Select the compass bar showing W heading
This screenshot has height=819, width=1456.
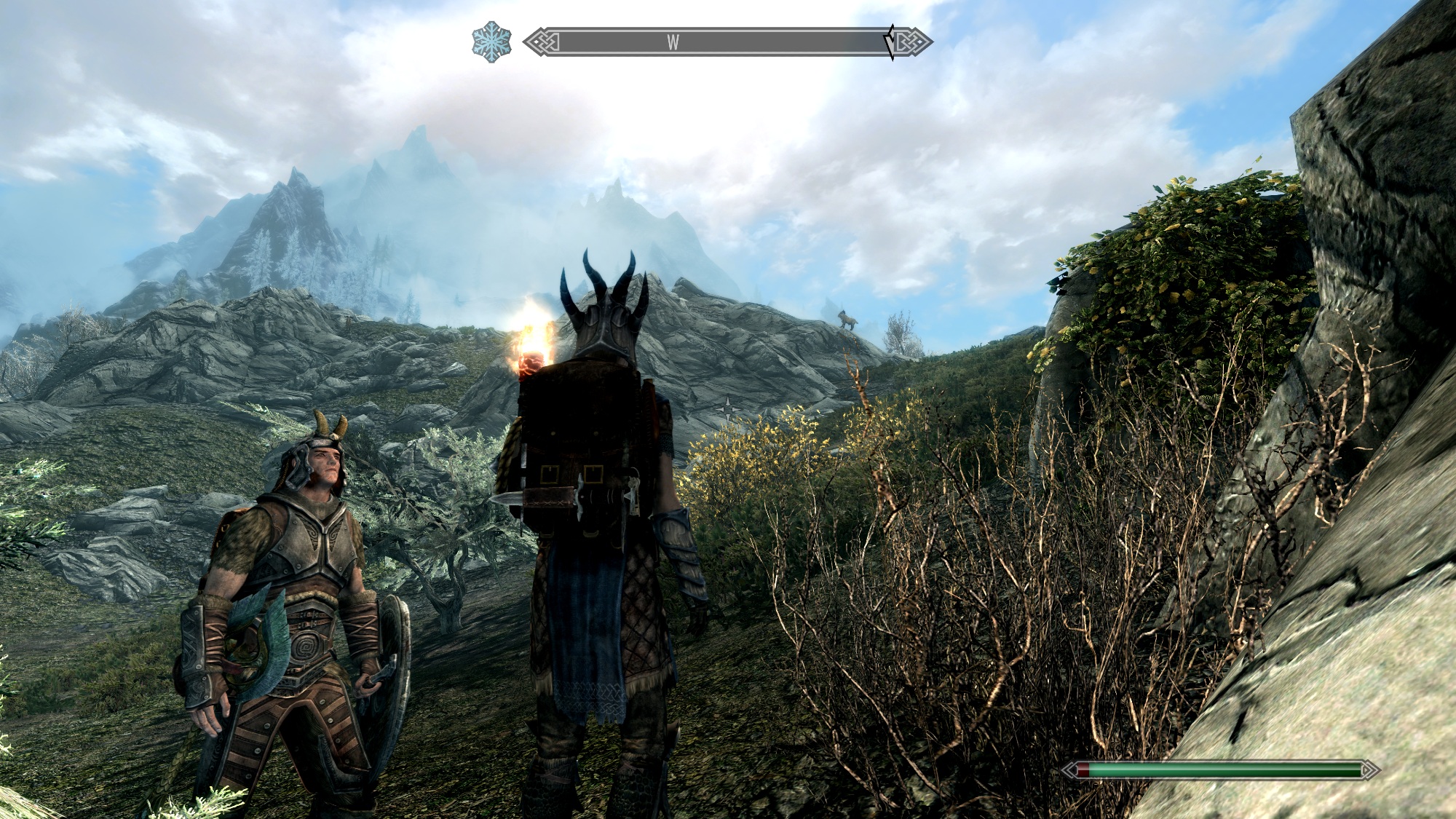[x=727, y=42]
